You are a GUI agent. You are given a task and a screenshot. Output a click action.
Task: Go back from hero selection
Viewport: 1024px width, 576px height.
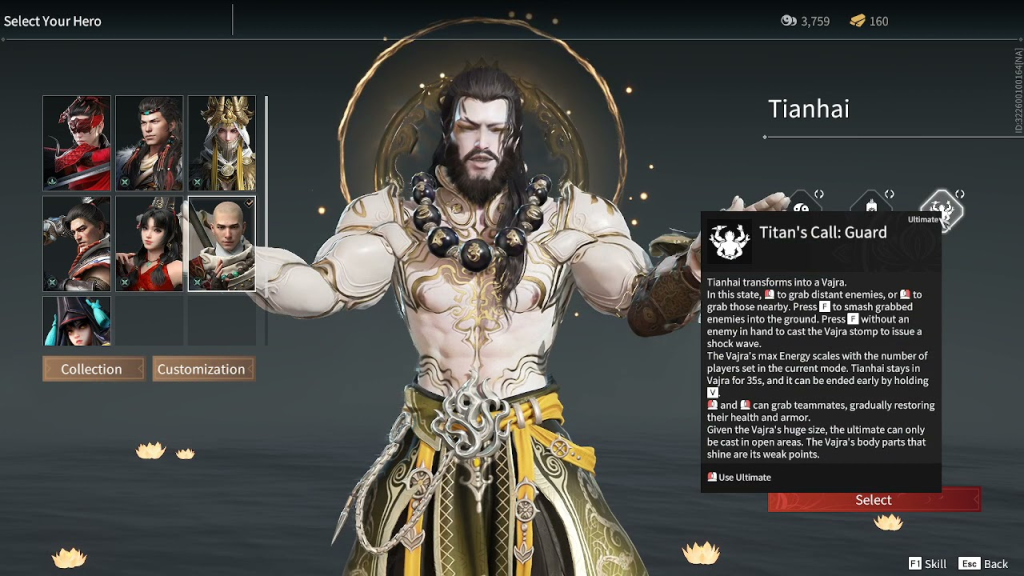click(x=984, y=564)
